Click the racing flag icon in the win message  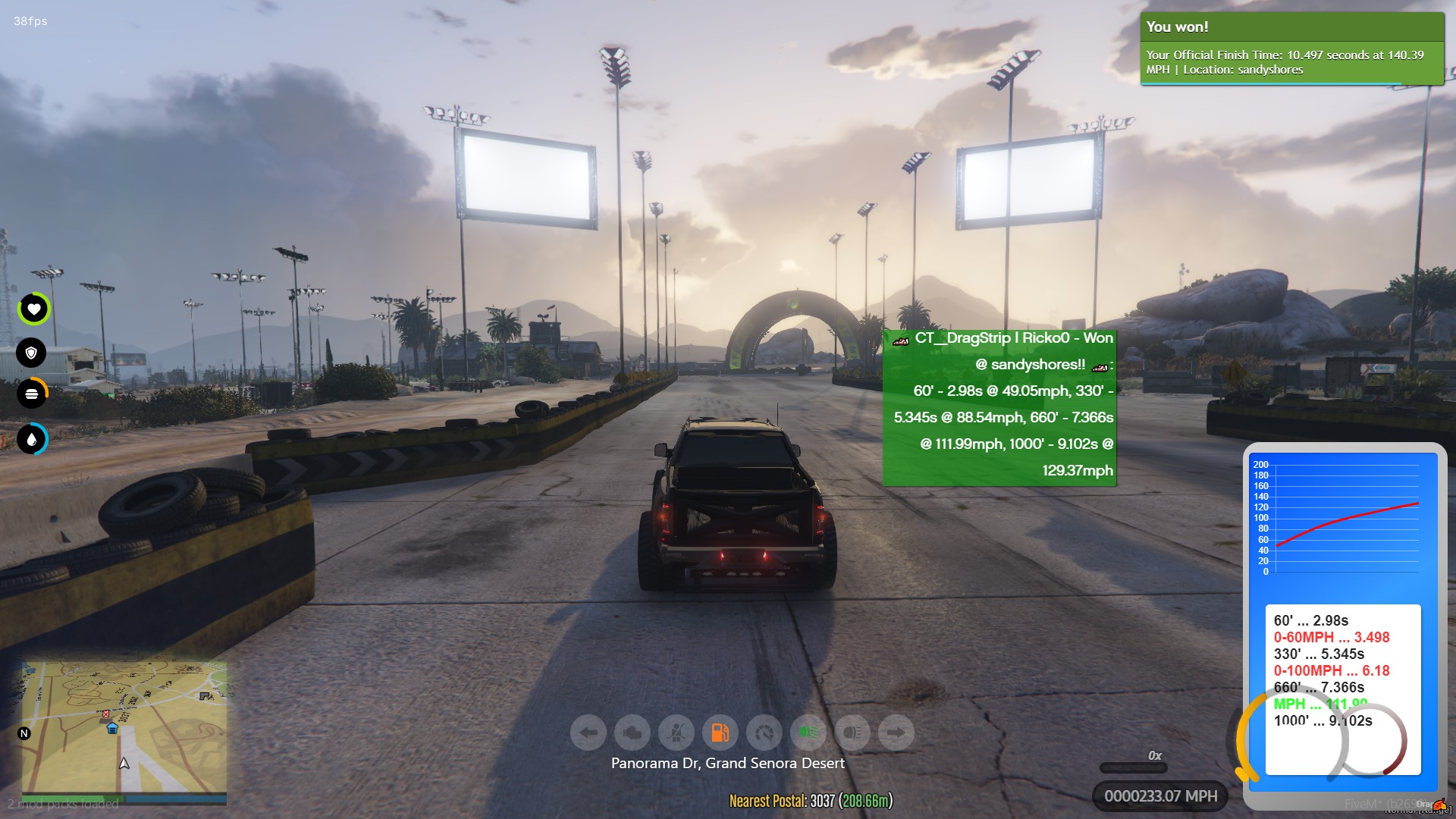pyautogui.click(x=901, y=340)
